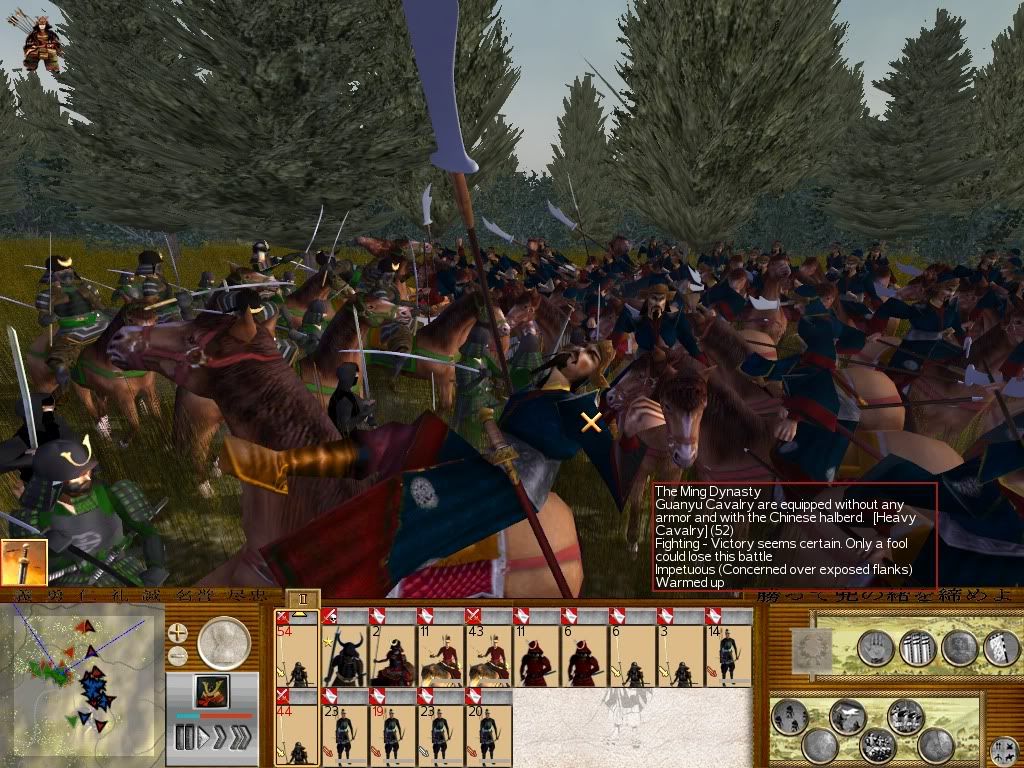Image resolution: width=1024 pixels, height=768 pixels.
Task: Click the army group tab labeled II
Action: pyautogui.click(x=304, y=599)
